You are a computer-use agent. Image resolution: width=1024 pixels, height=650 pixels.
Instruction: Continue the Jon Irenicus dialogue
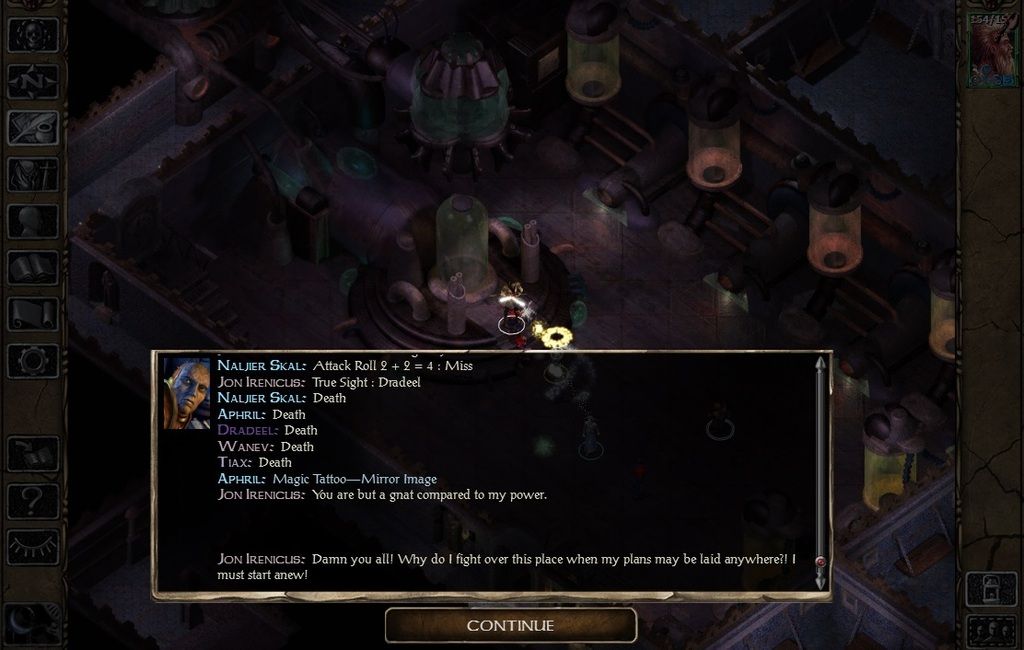pyautogui.click(x=511, y=626)
